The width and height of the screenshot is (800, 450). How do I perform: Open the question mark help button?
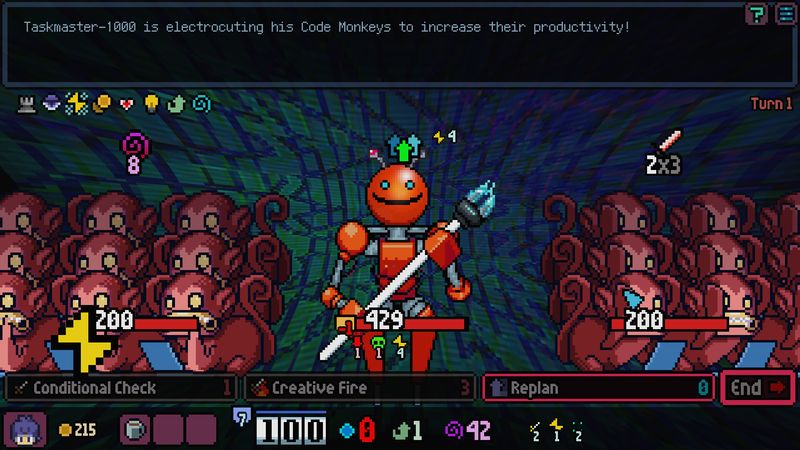coord(757,12)
